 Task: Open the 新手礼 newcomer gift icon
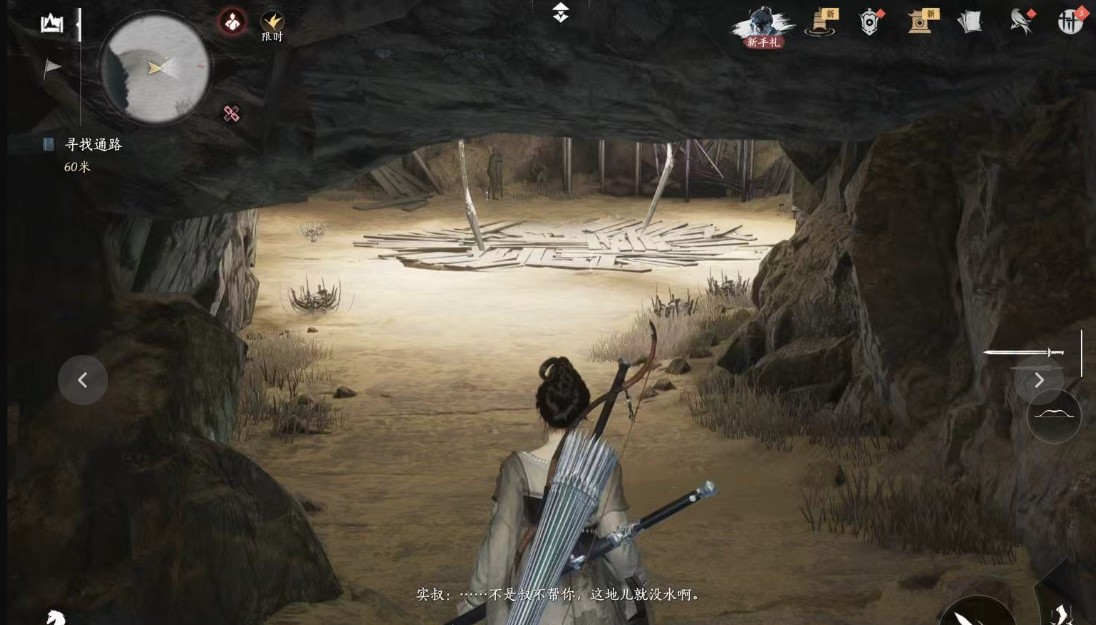point(763,26)
